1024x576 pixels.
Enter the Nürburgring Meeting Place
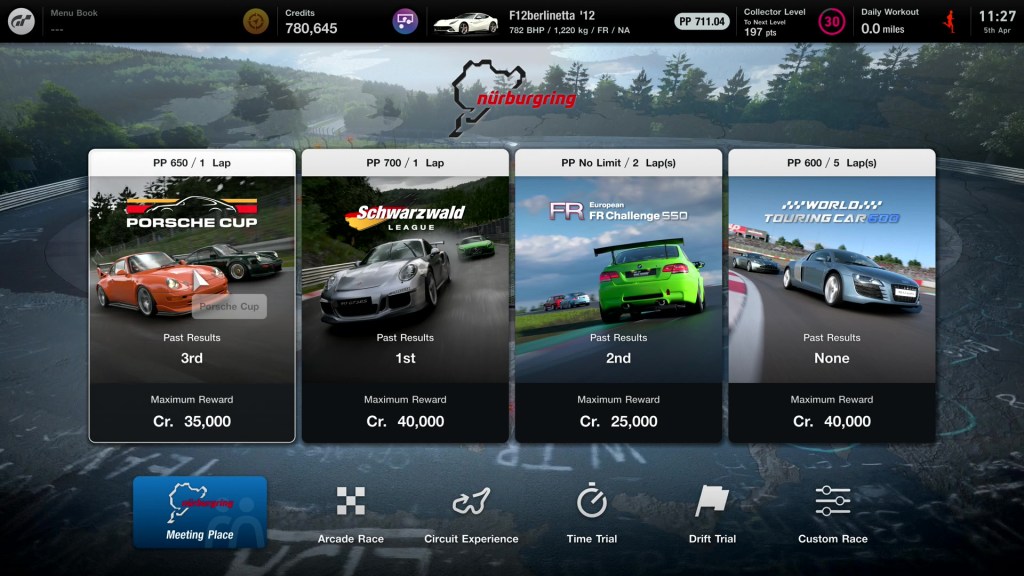200,511
